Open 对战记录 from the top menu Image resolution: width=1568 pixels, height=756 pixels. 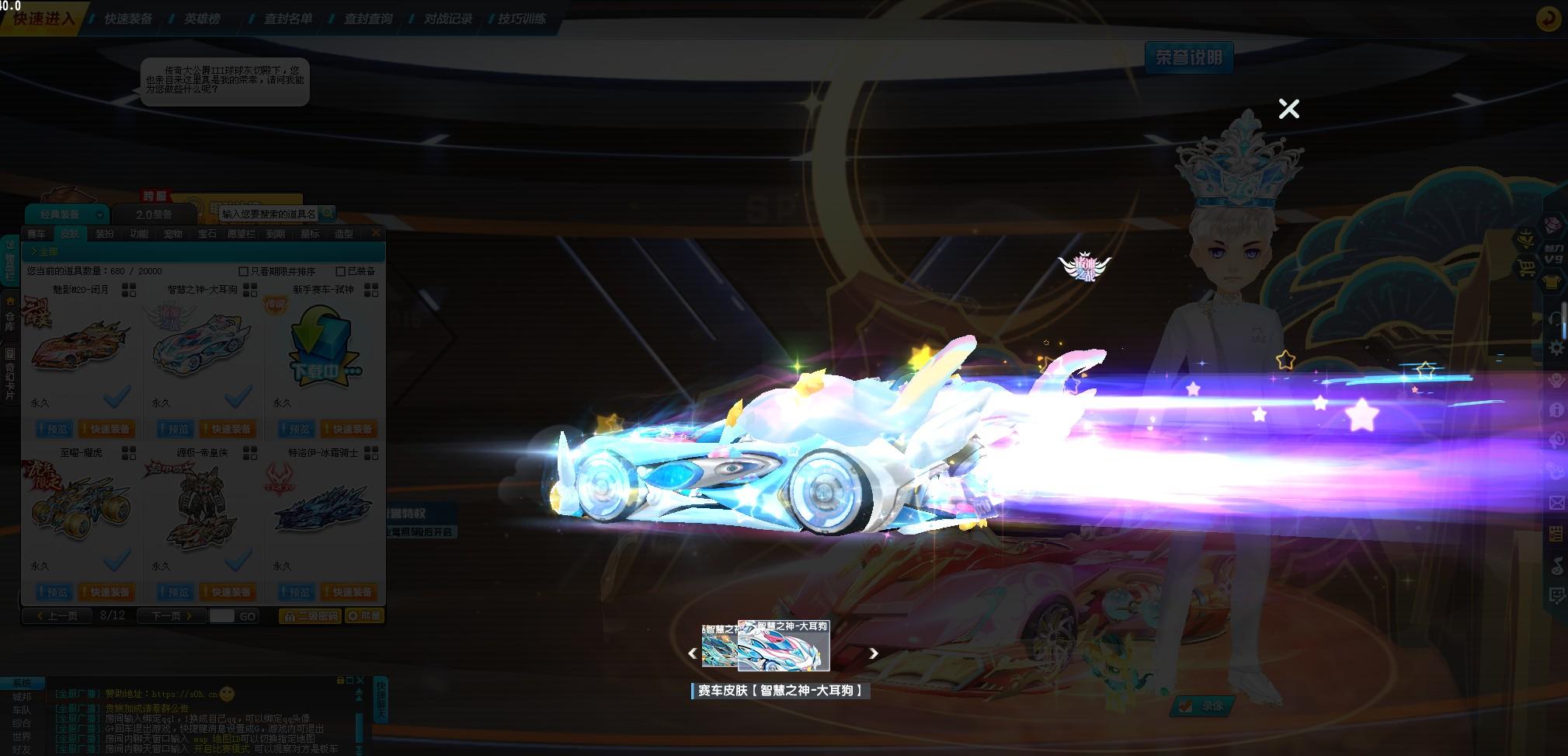(449, 19)
